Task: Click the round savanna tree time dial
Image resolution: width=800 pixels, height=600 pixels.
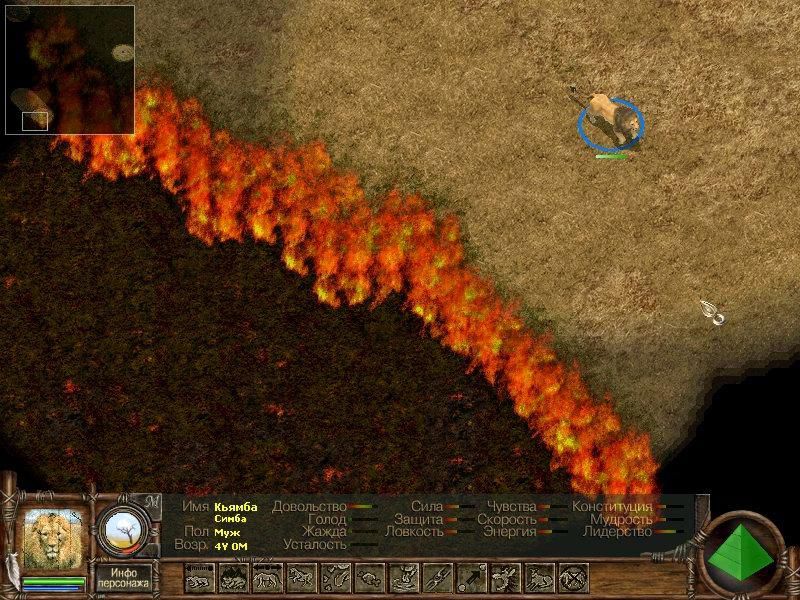Action: (127, 530)
